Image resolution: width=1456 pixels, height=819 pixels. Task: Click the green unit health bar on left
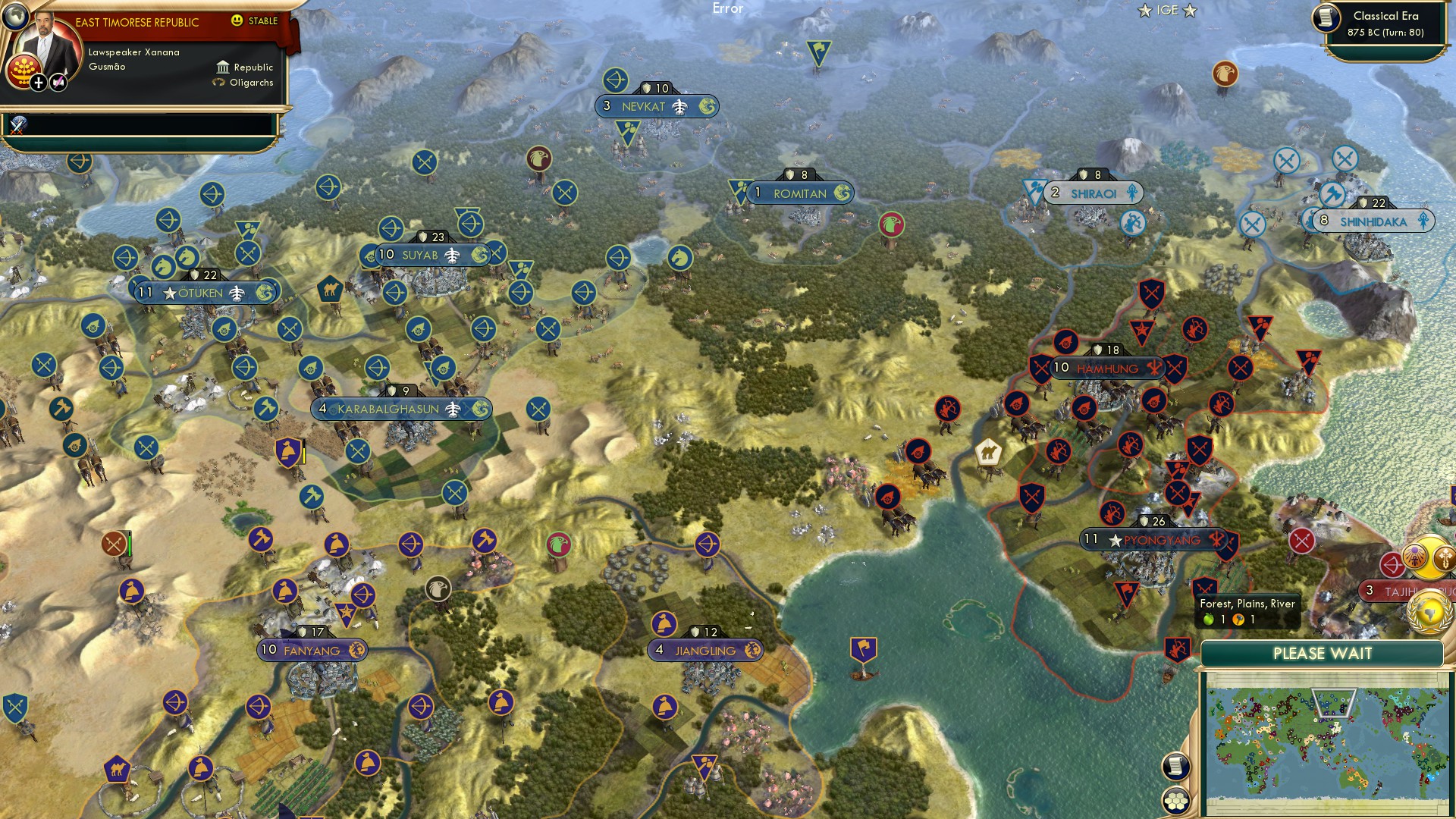click(130, 542)
